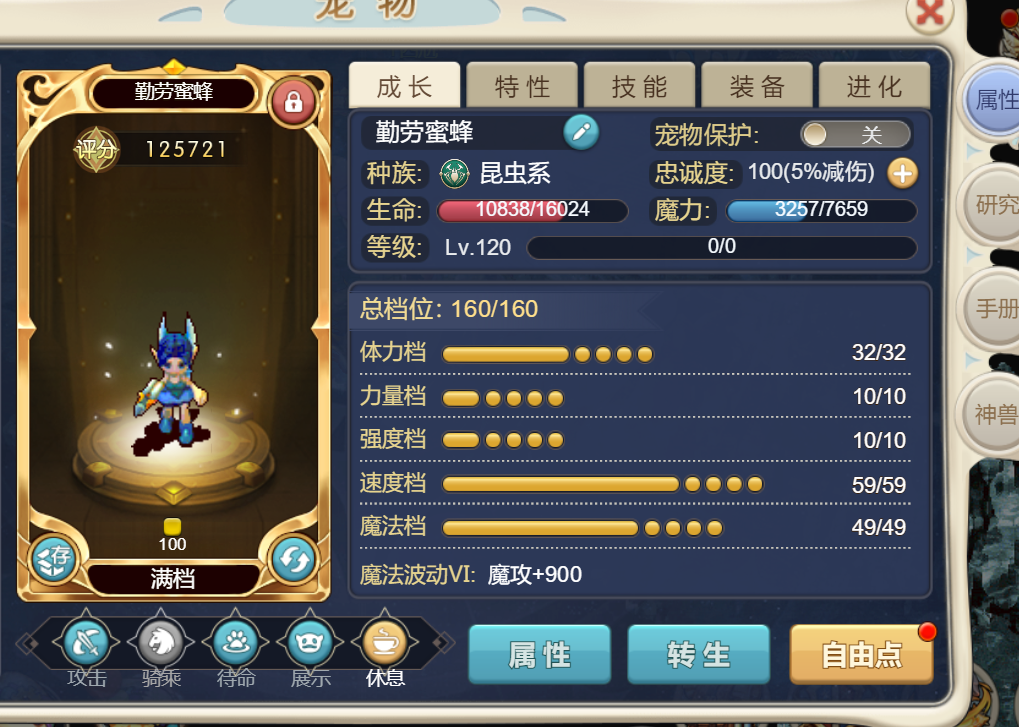Toggle the 宠物保护 switch
The height and width of the screenshot is (727, 1019).
855,134
